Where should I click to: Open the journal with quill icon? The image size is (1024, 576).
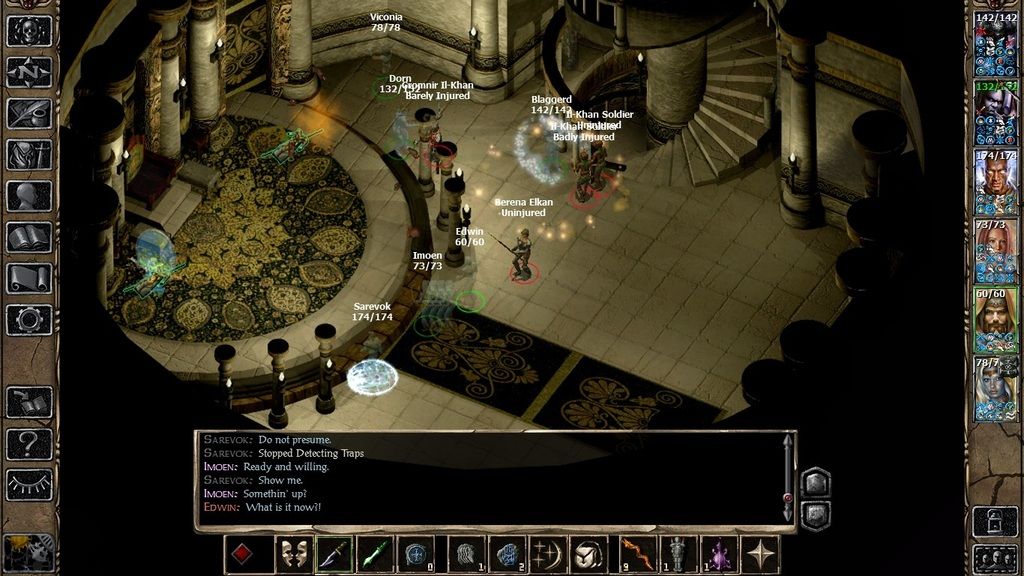[29, 113]
